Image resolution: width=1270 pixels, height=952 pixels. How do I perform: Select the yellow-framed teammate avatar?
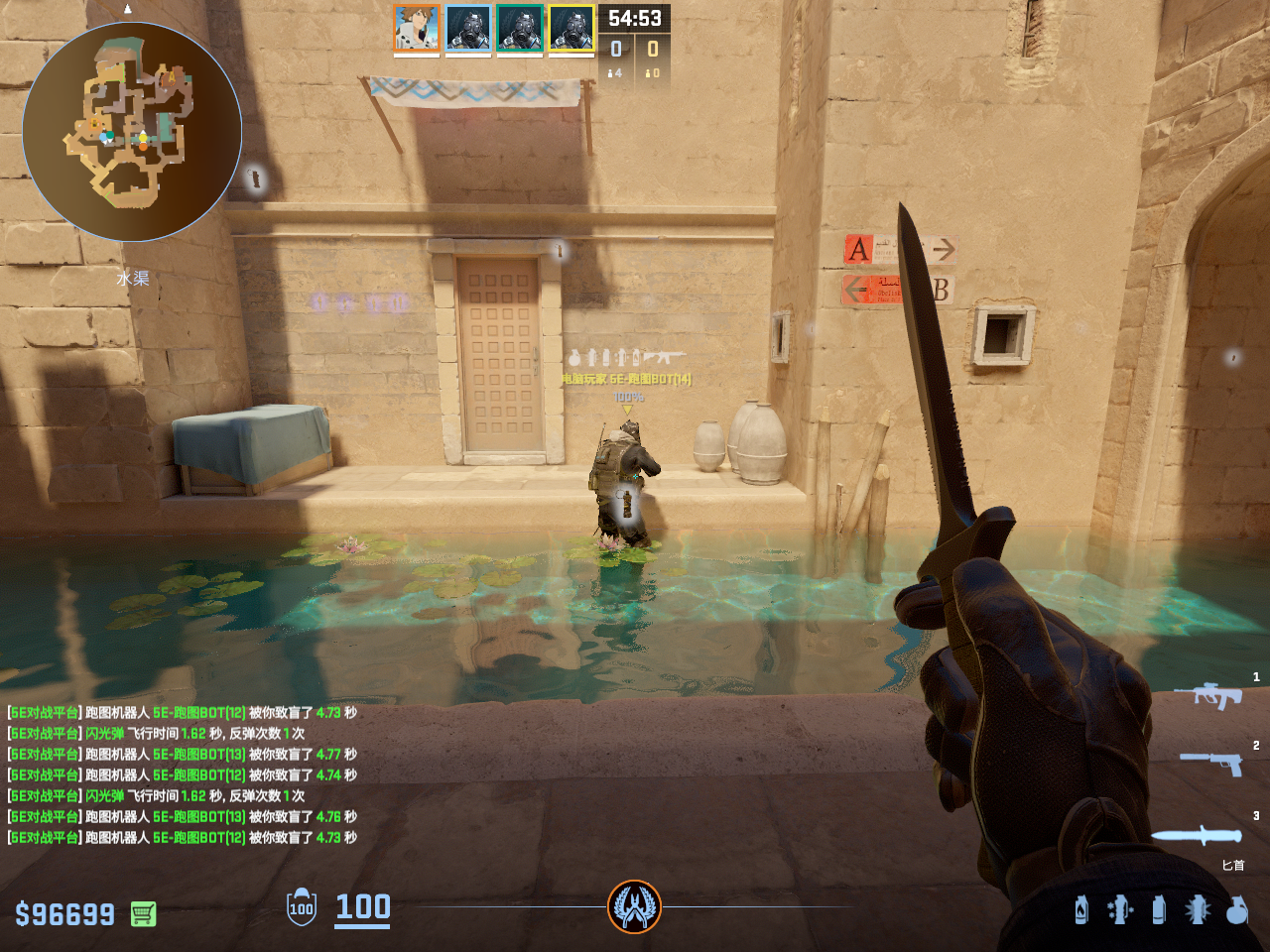click(571, 28)
